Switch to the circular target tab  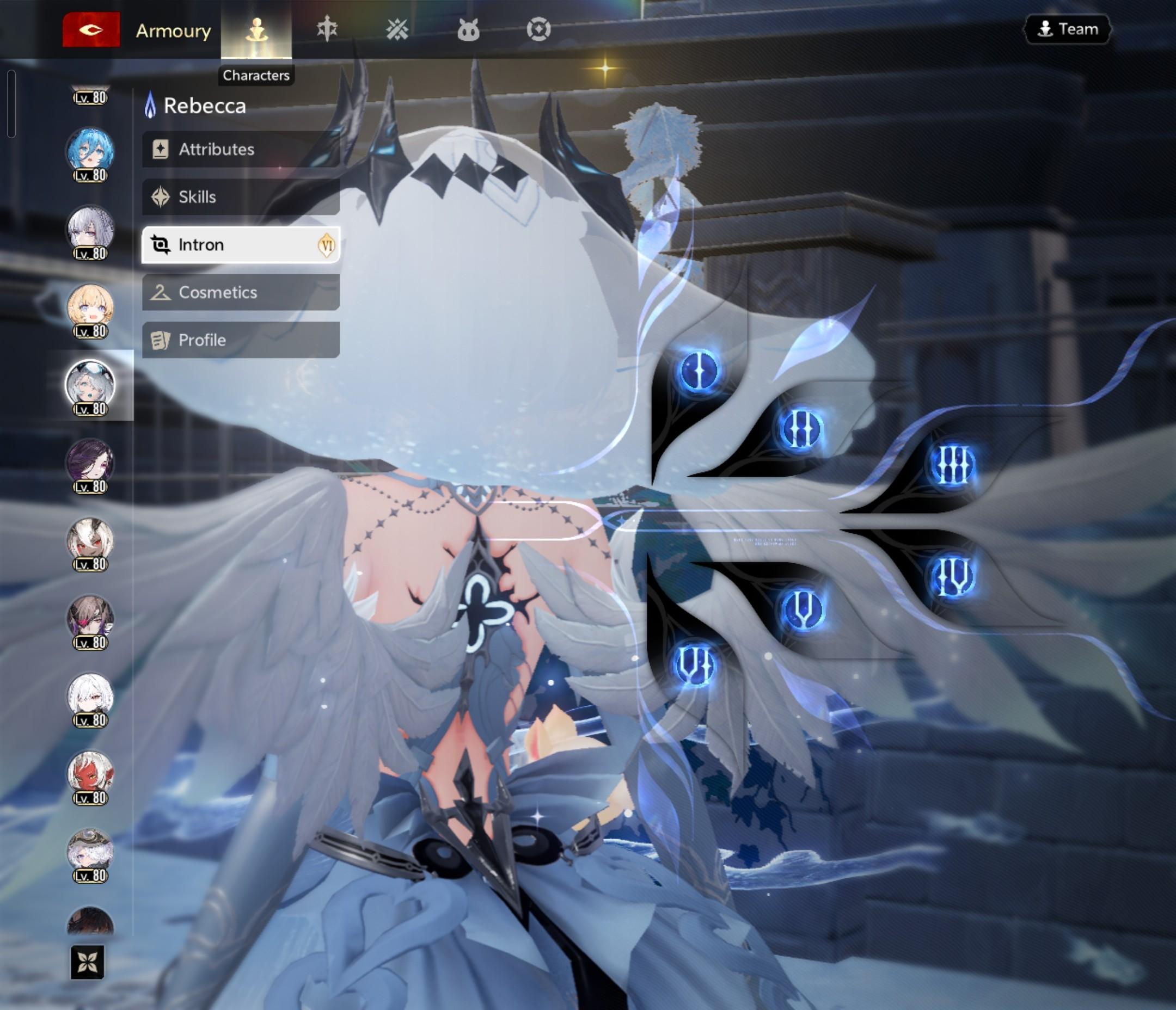pyautogui.click(x=538, y=29)
